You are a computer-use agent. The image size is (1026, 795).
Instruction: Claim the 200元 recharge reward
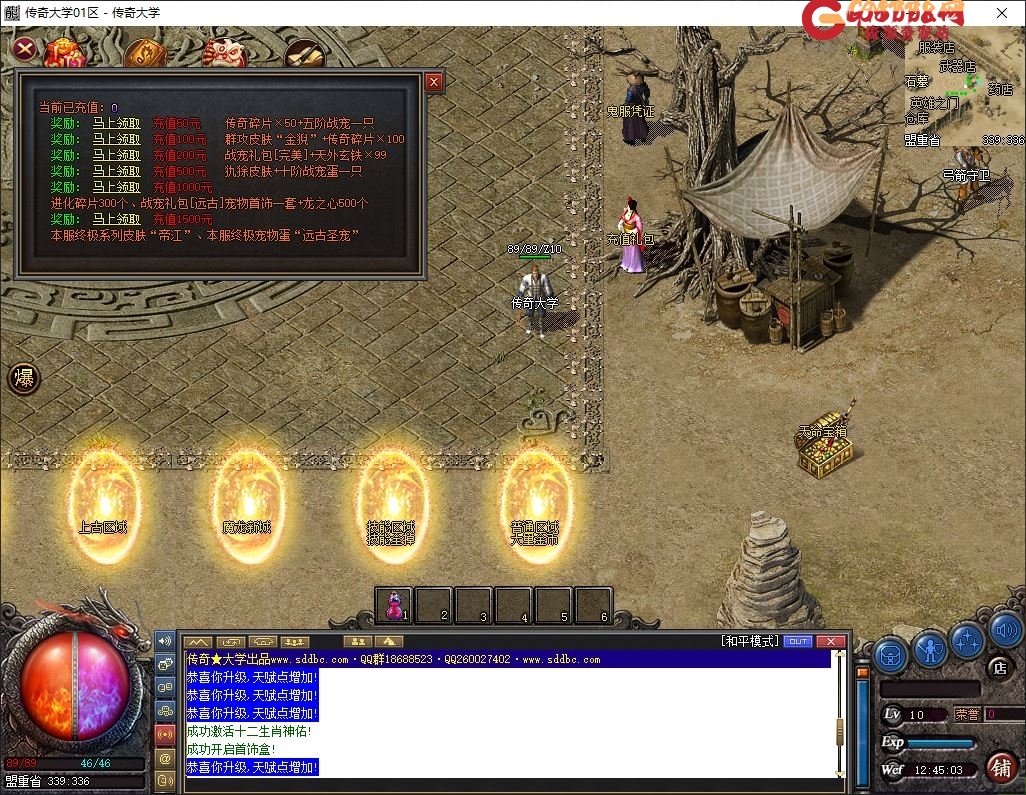coord(116,155)
